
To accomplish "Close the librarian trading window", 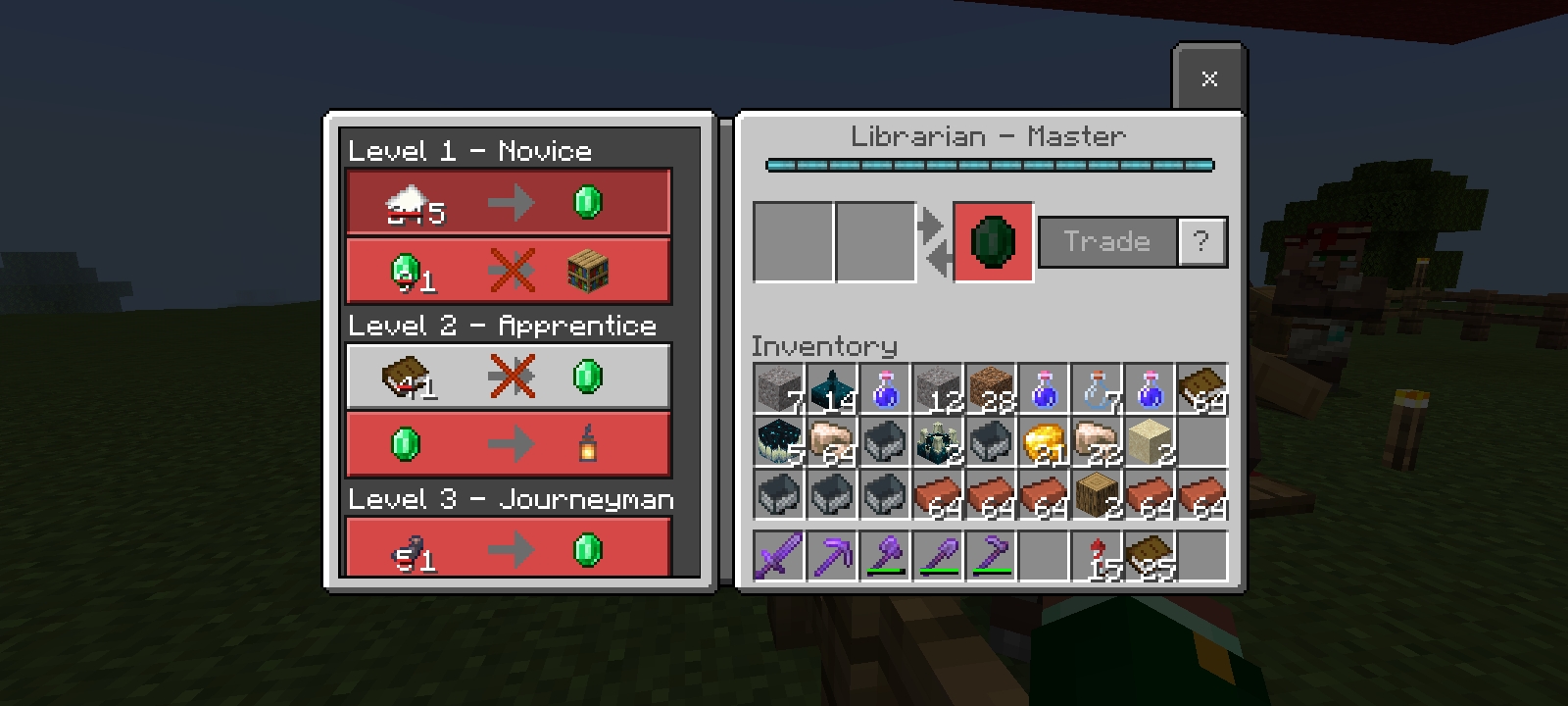I will (x=1209, y=78).
